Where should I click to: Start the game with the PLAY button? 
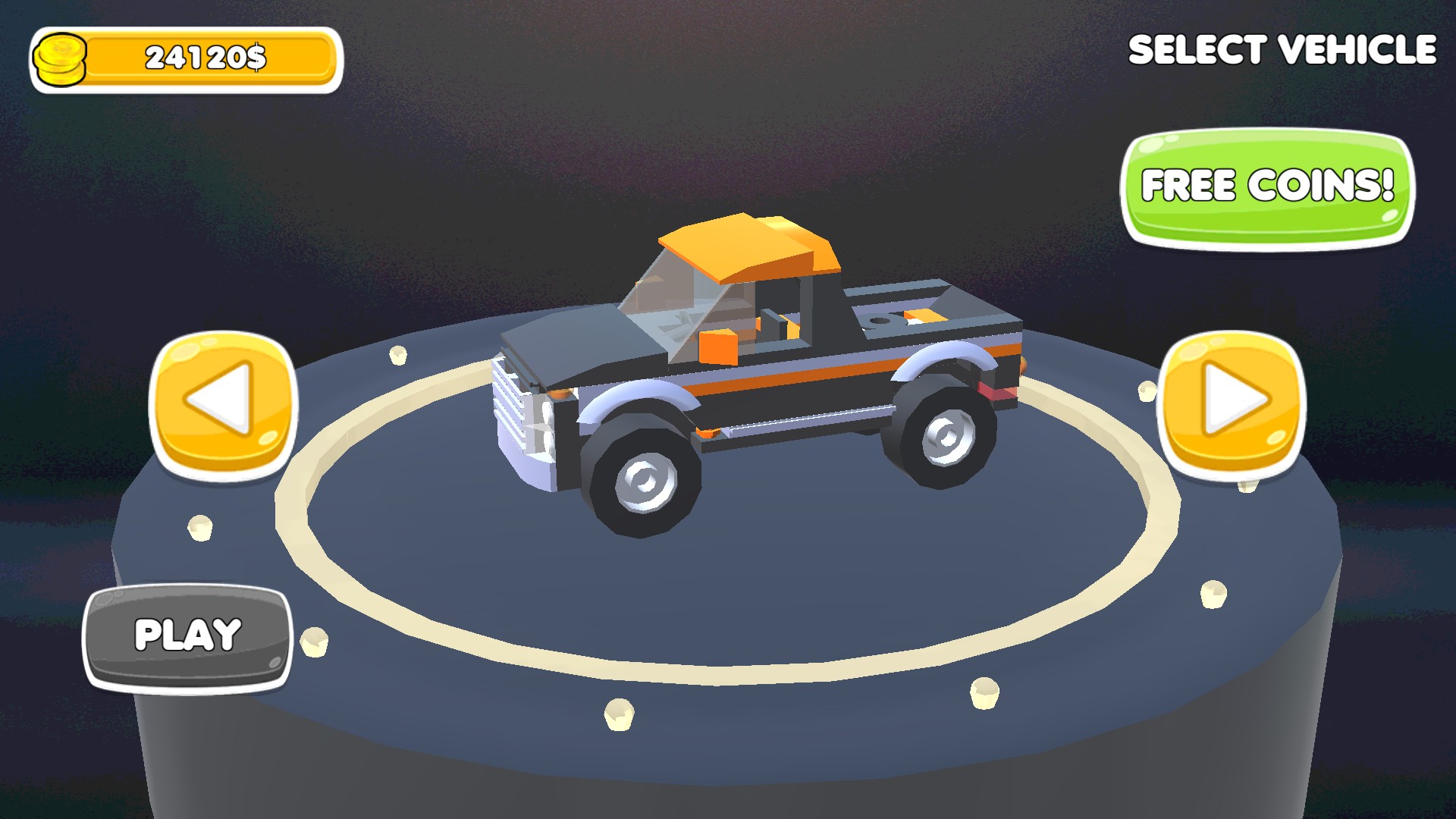[187, 637]
